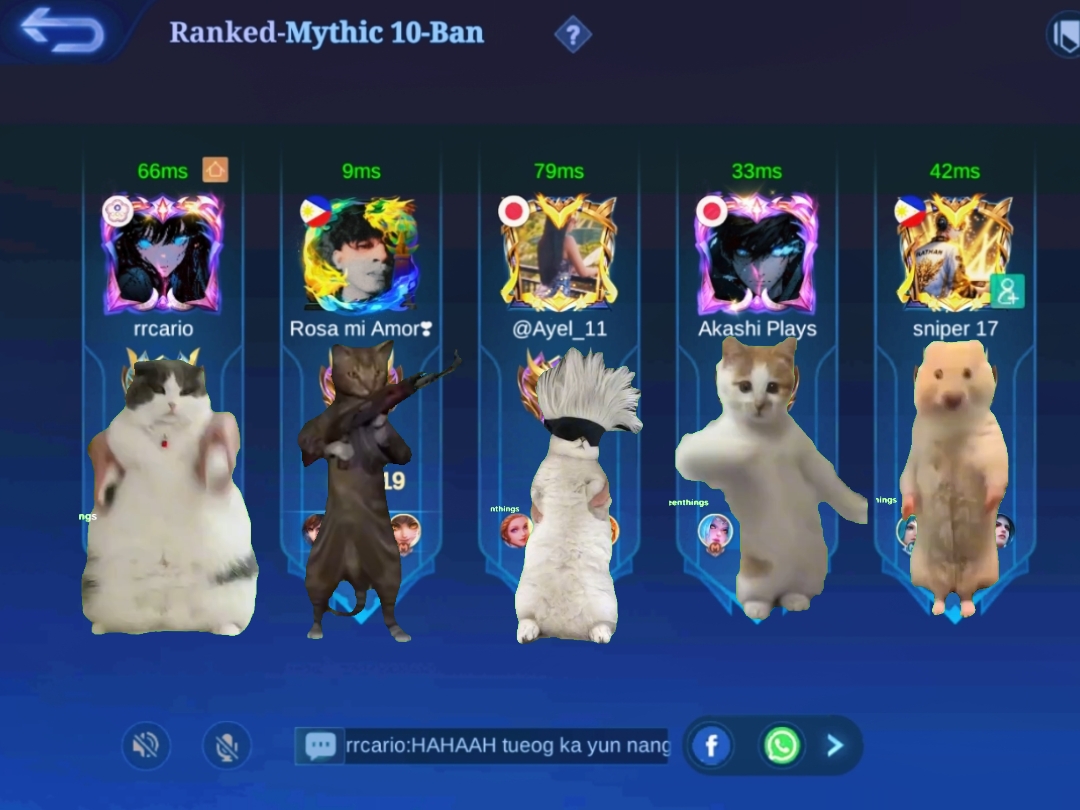The image size is (1080, 810).
Task: View rrcario's player avatar
Action: click(162, 254)
